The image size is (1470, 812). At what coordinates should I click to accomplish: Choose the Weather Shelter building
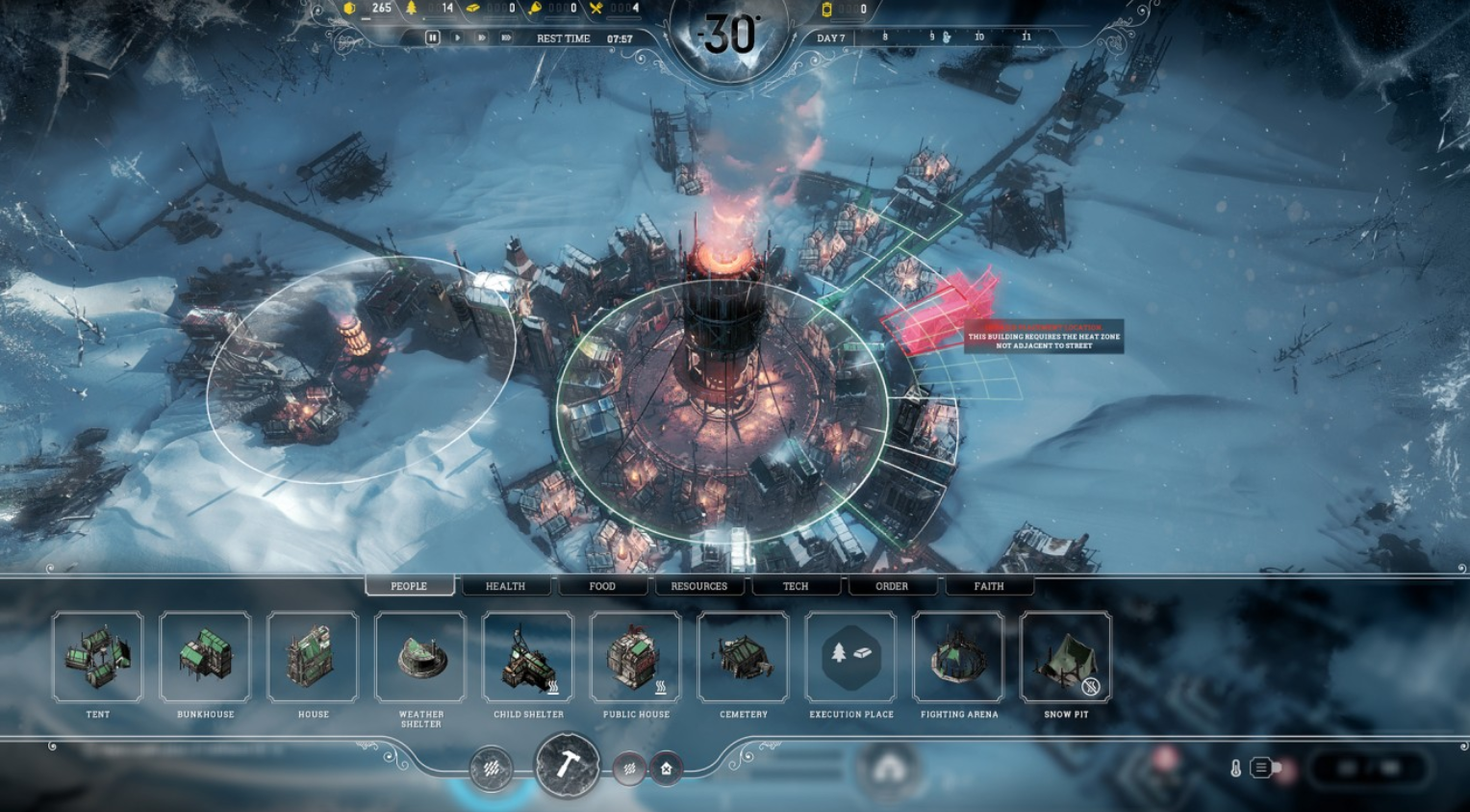coord(421,657)
